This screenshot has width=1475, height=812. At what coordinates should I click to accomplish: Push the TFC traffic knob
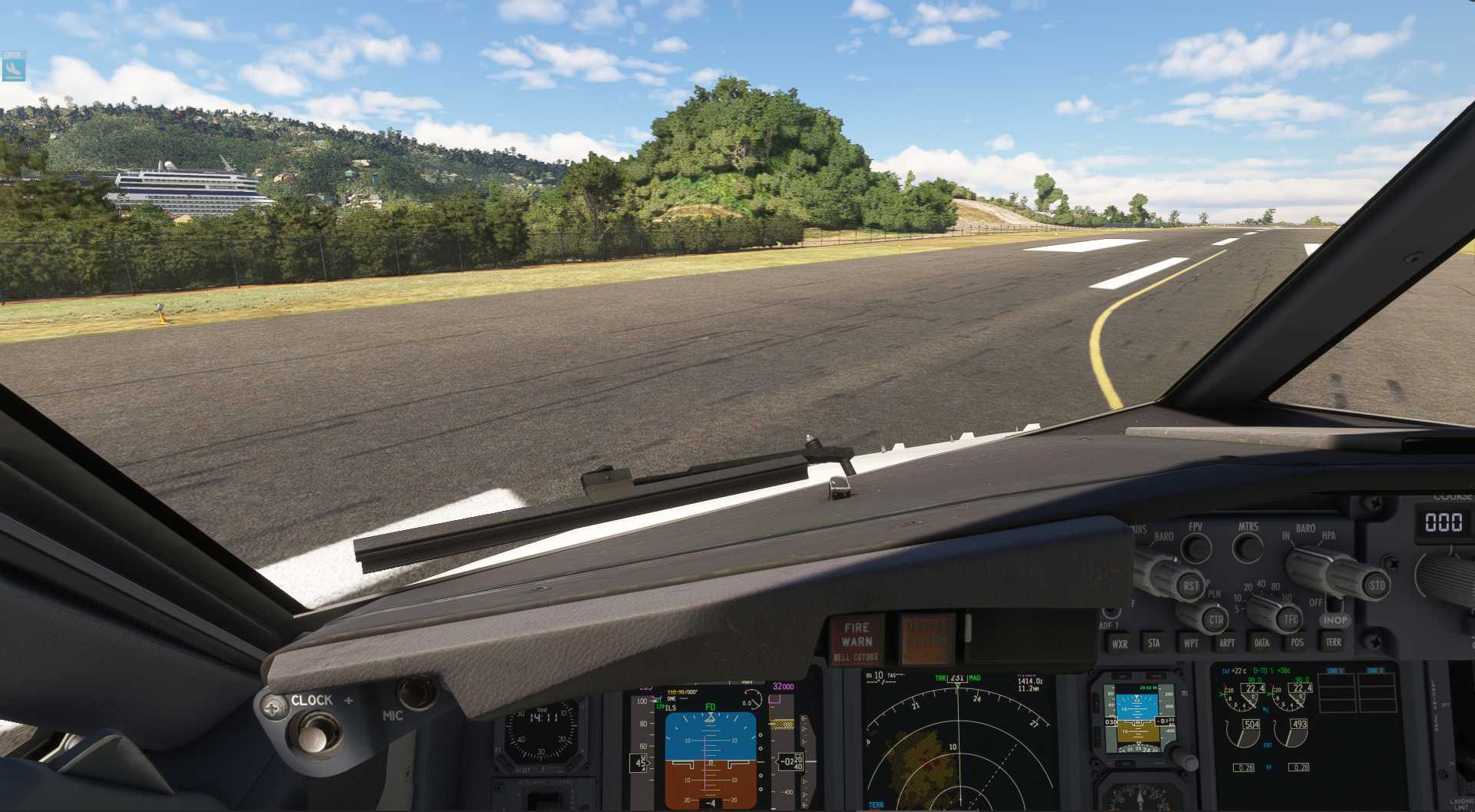tap(1290, 618)
